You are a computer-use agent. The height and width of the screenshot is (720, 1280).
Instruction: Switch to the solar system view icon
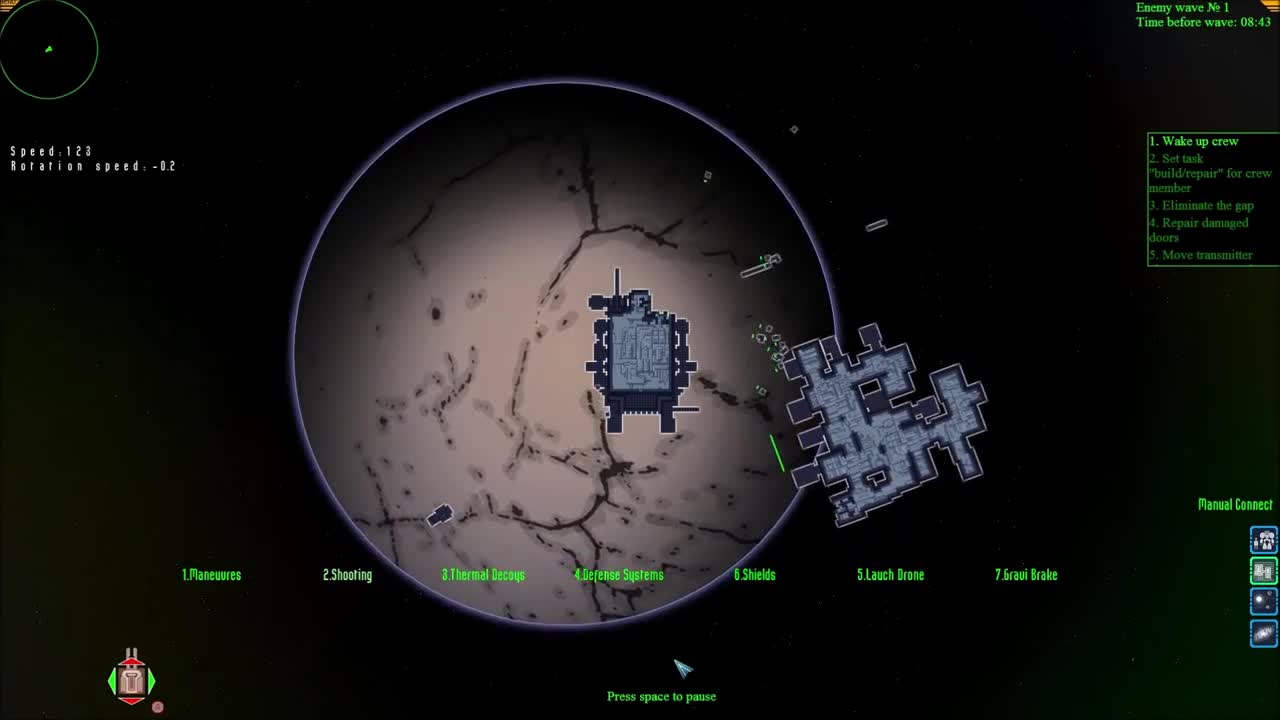click(x=1263, y=601)
